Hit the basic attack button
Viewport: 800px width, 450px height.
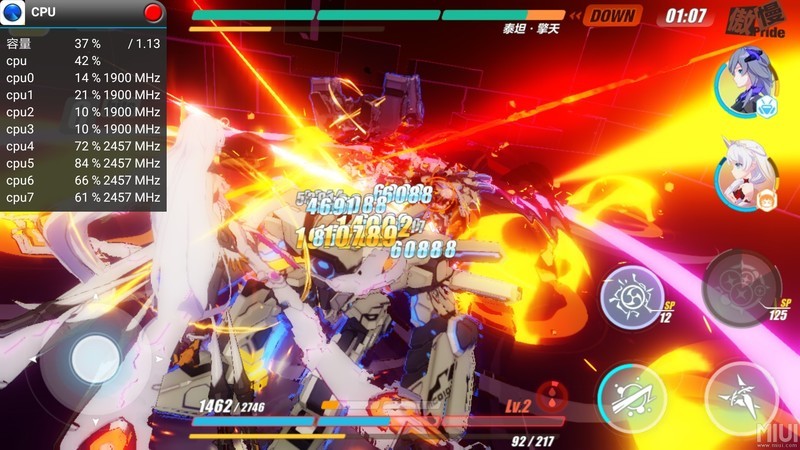(741, 397)
